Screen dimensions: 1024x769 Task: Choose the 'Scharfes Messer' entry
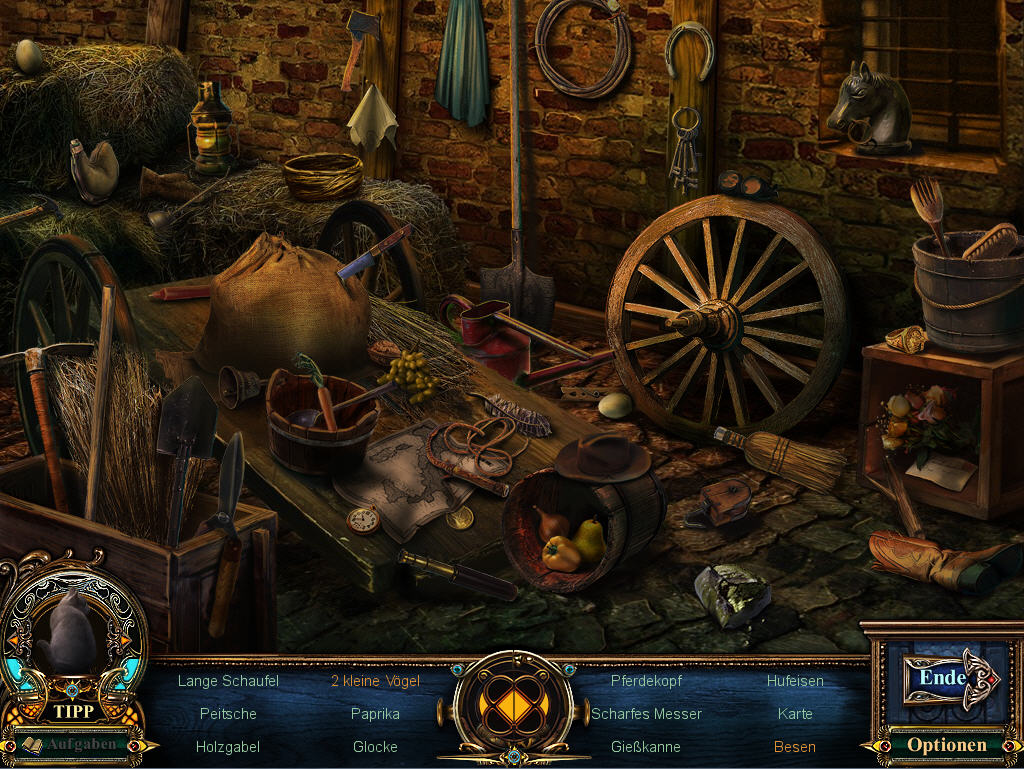pyautogui.click(x=646, y=714)
